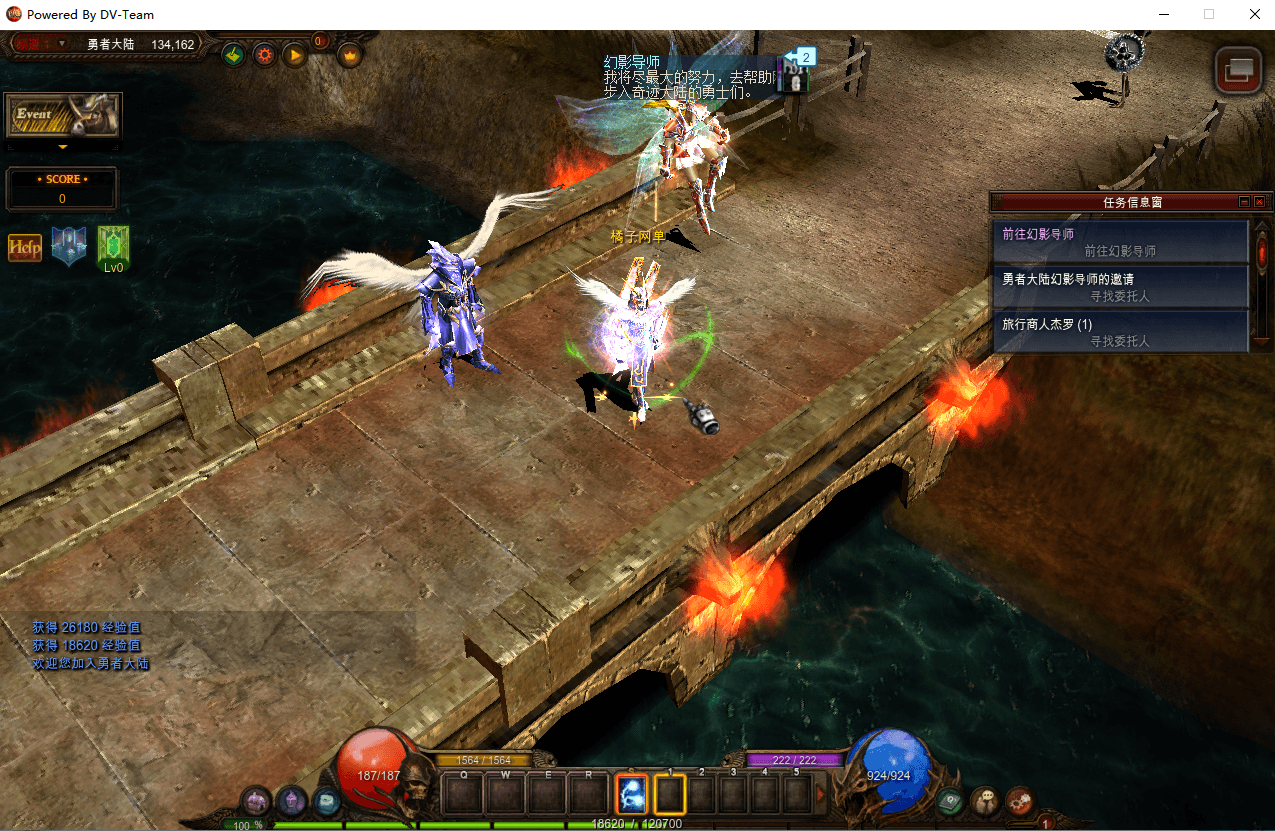
Task: Select the 勇者大陆幻影导师的邀请 quest row
Action: [x=1120, y=287]
